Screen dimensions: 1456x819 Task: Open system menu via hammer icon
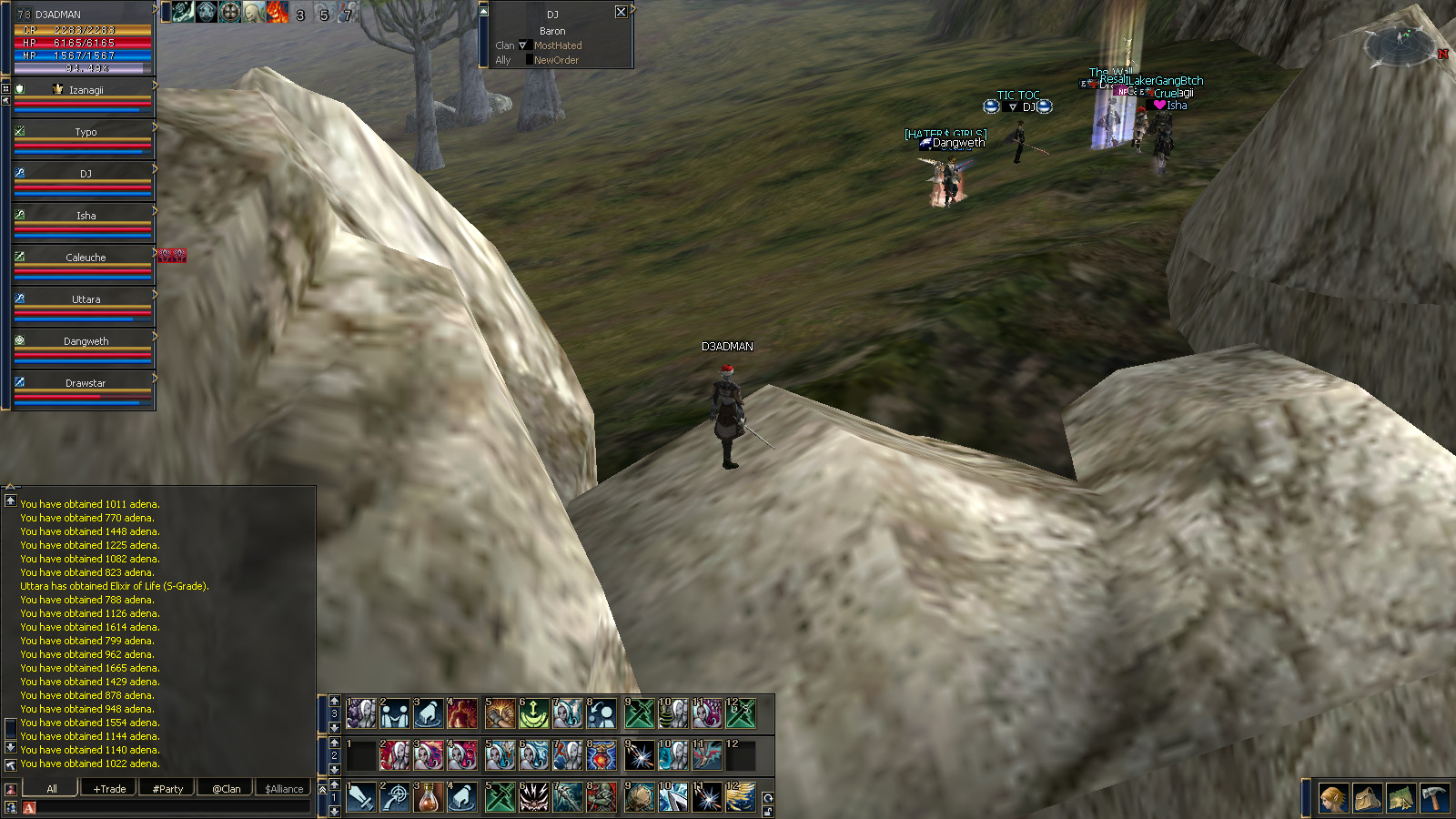(x=1434, y=799)
